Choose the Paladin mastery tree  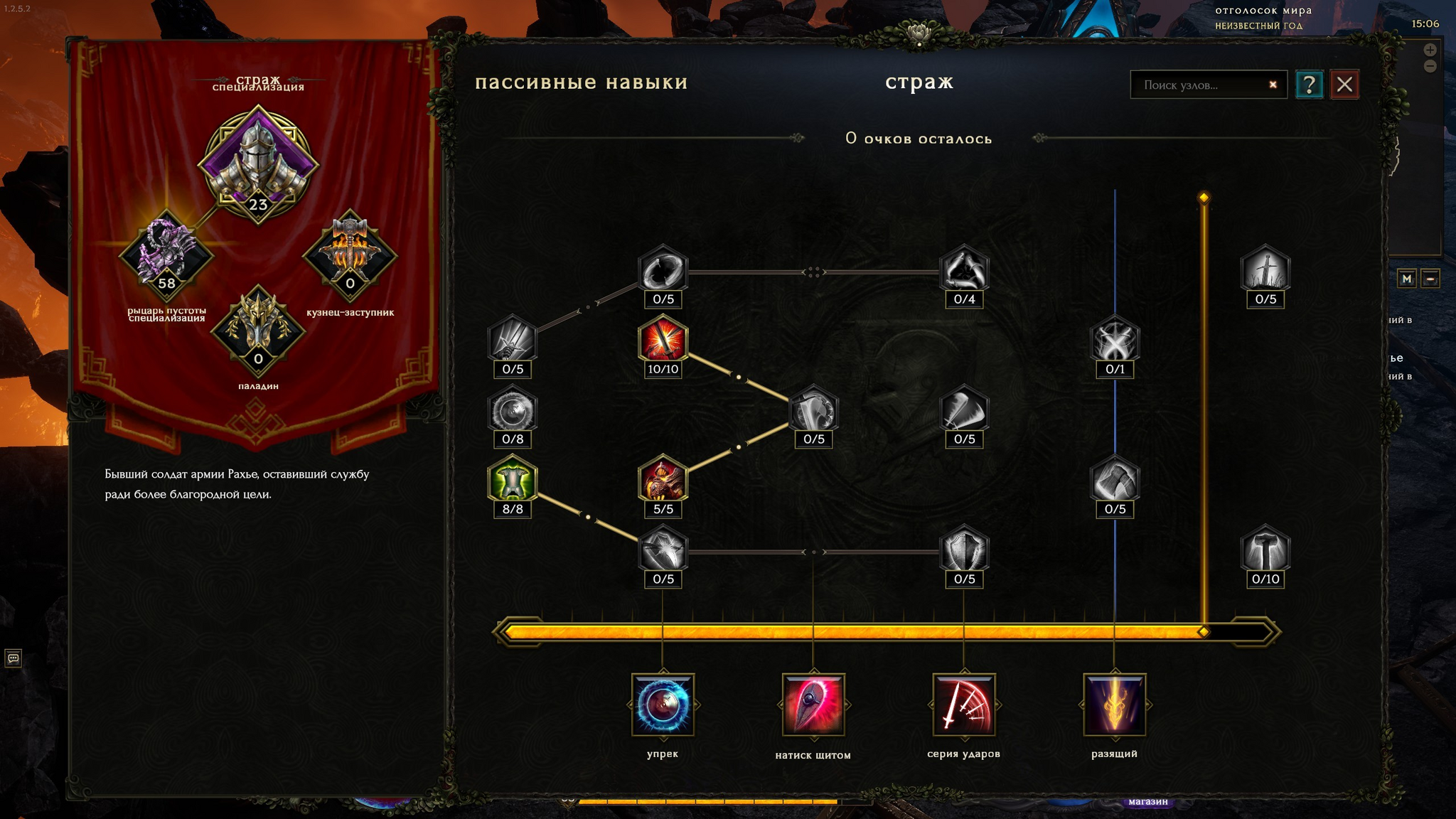[x=258, y=329]
